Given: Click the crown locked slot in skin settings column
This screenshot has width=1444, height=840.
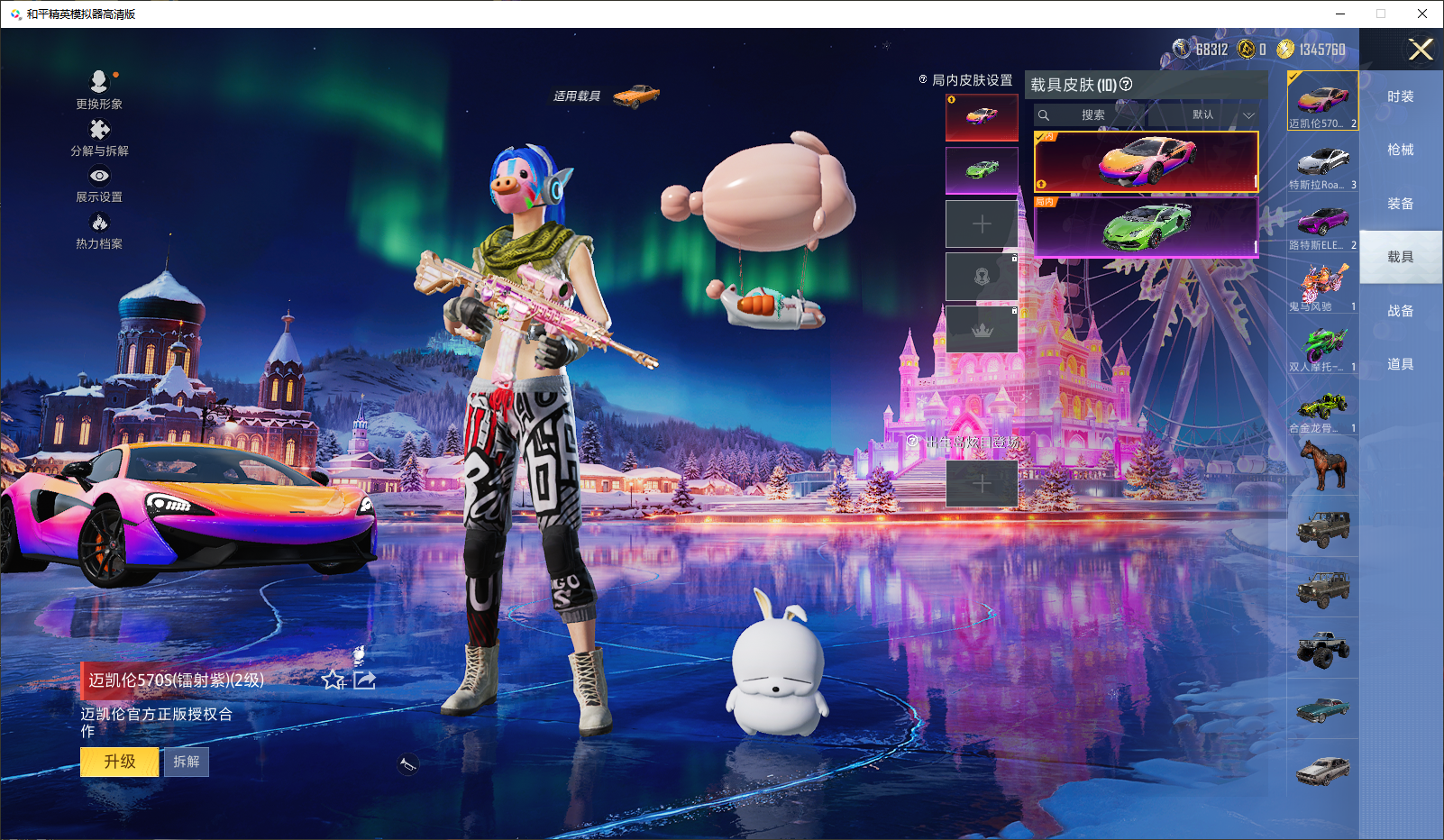Looking at the screenshot, I should (981, 326).
